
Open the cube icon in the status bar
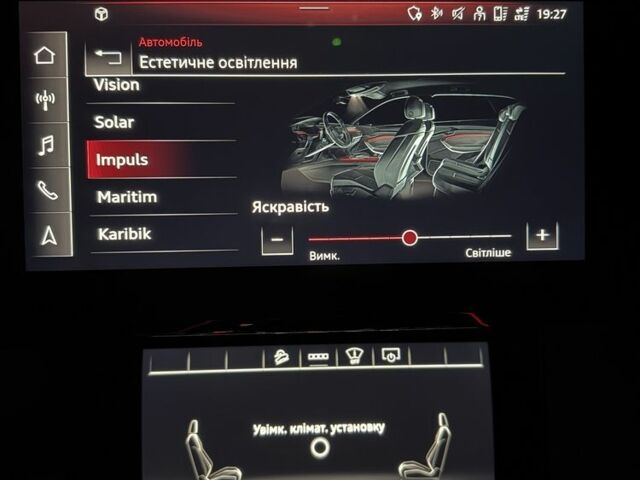tap(101, 14)
